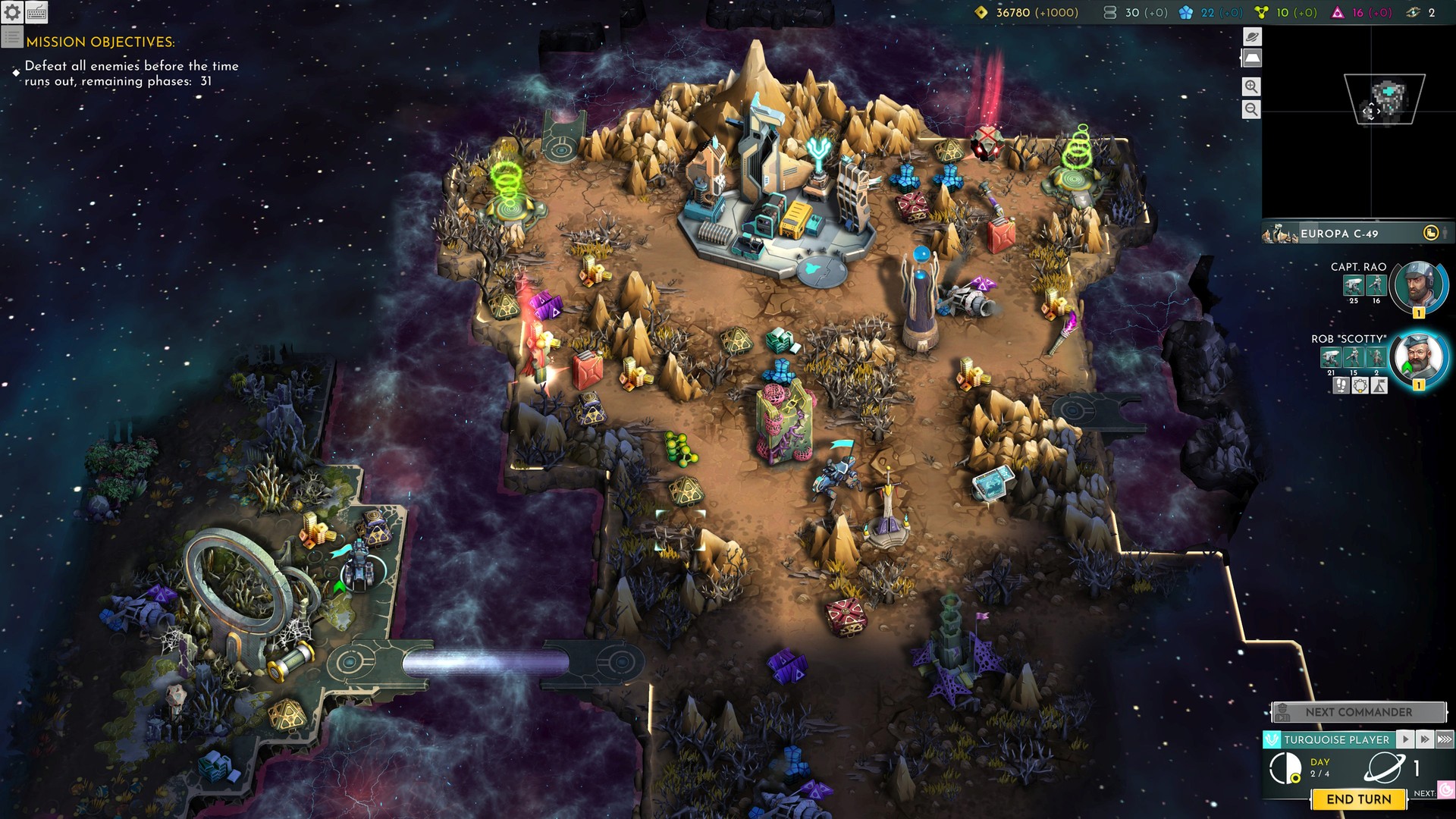
Task: Select Capt. Rao's walker unit stack
Action: click(x=1353, y=286)
